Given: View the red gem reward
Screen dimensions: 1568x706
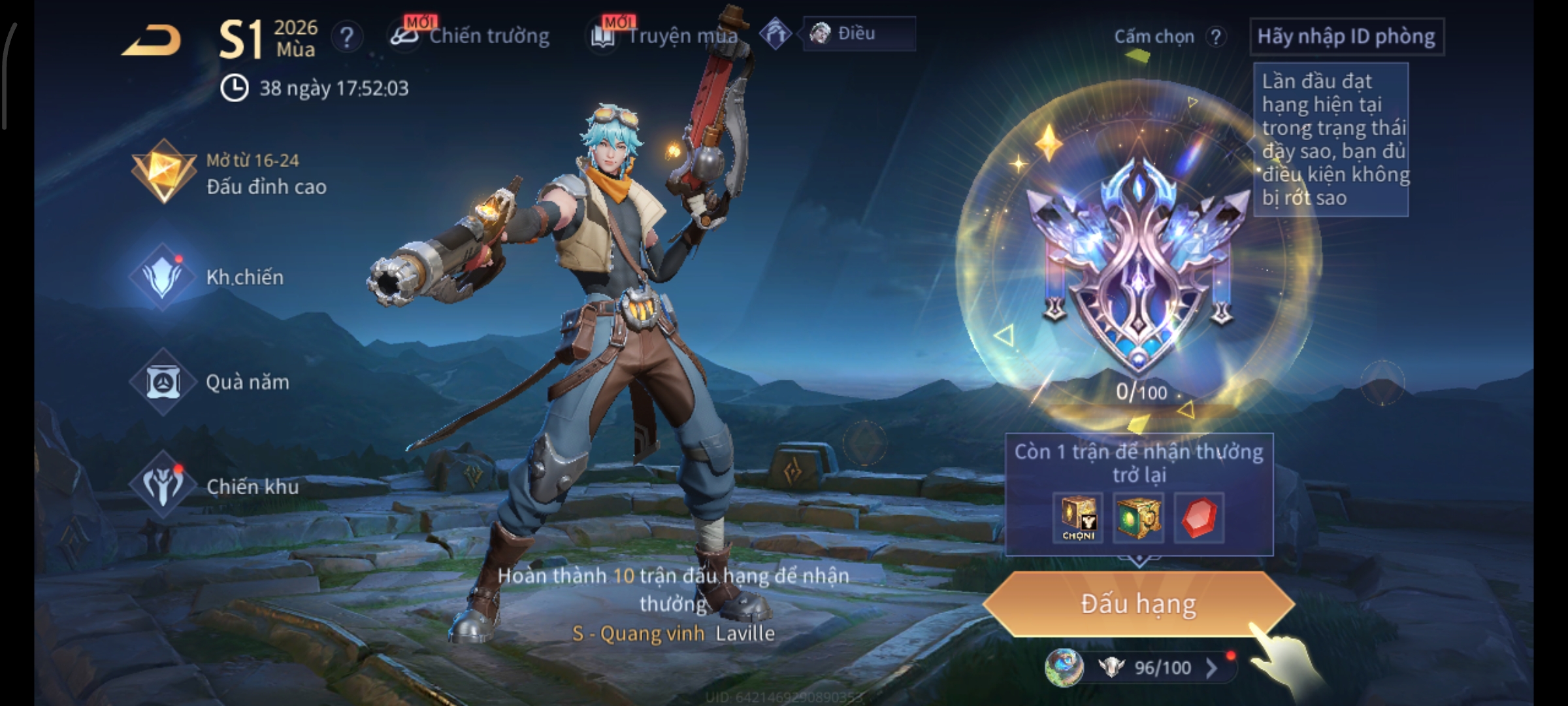Looking at the screenshot, I should (x=1199, y=518).
